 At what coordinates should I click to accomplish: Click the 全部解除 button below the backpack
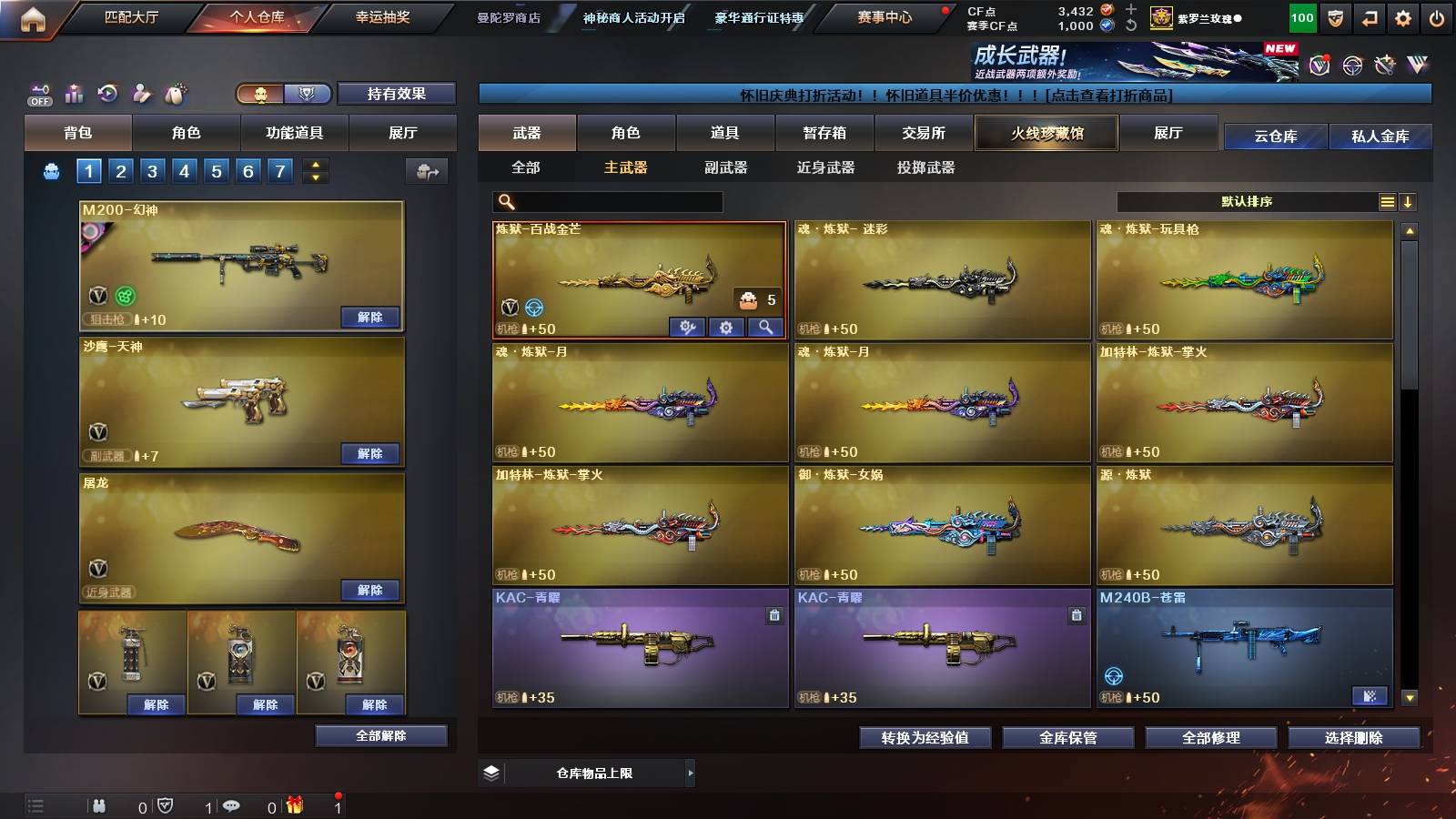coord(379,736)
